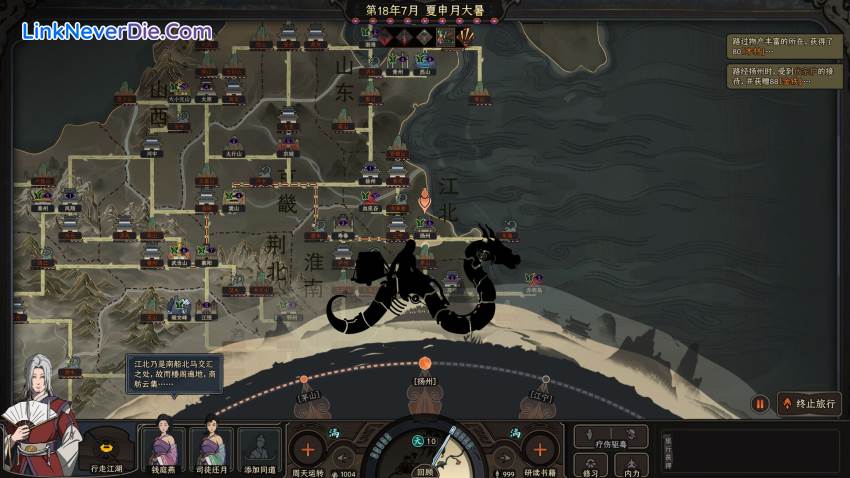Viewport: 850px width, 478px height.
Task: Activate the 研读书籍 plus button
Action: click(x=539, y=447)
